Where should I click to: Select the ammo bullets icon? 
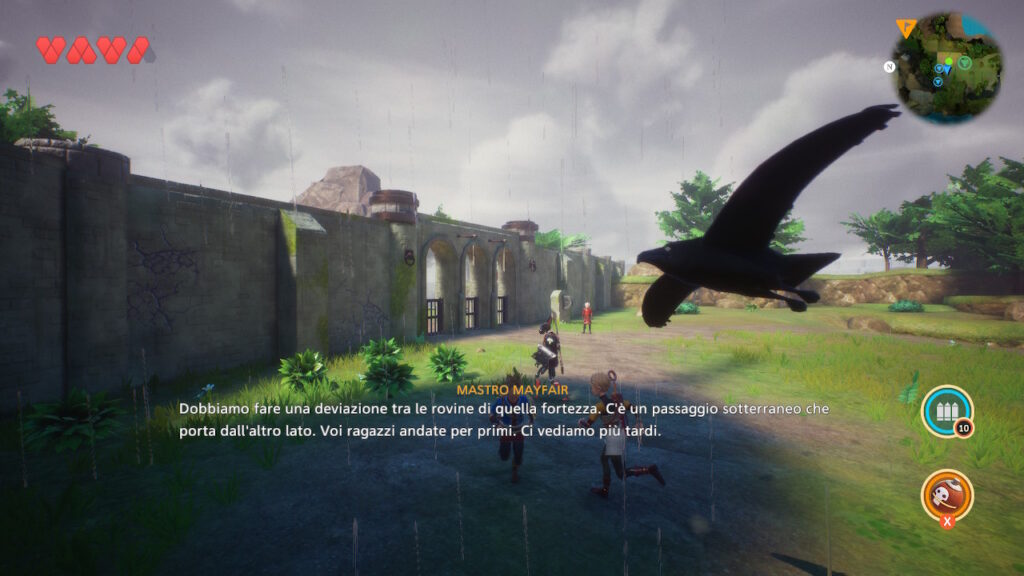point(946,410)
